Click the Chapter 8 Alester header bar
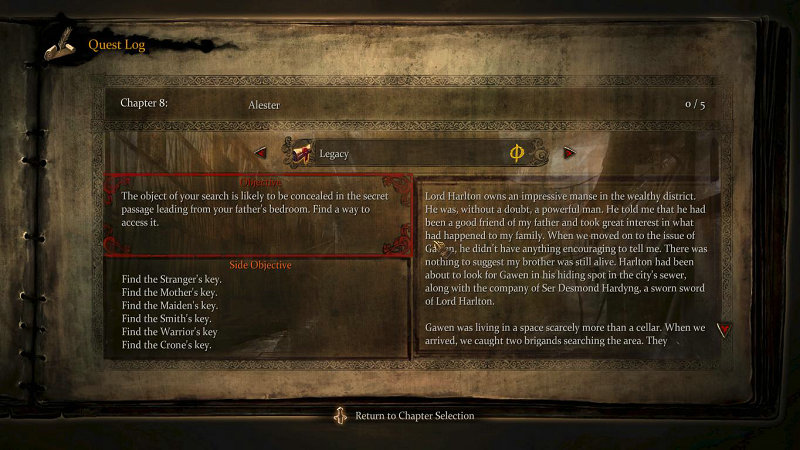The height and width of the screenshot is (450, 800). (x=413, y=103)
